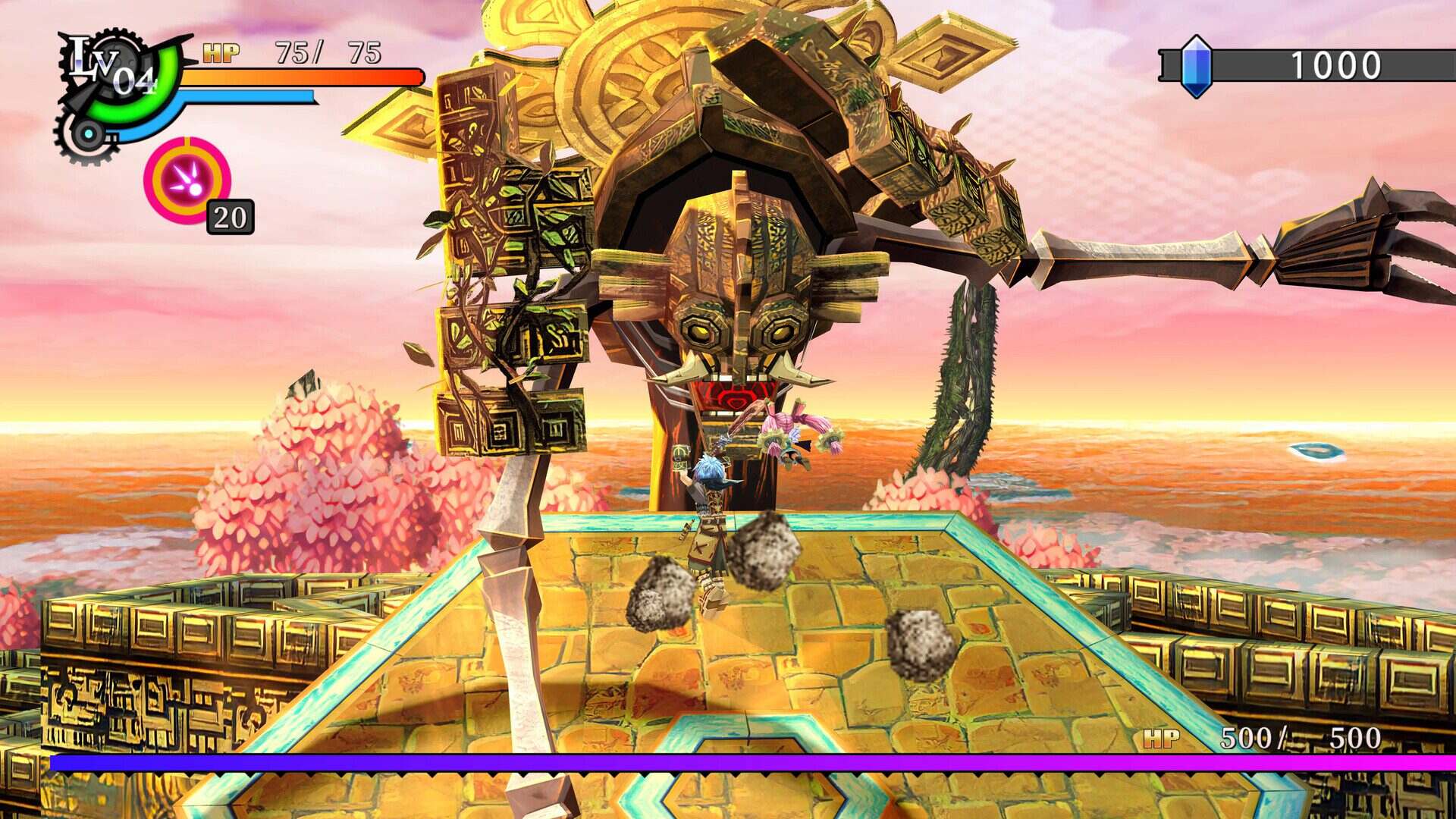Expand the skill counter showing 20
The width and height of the screenshot is (1456, 819).
click(229, 218)
